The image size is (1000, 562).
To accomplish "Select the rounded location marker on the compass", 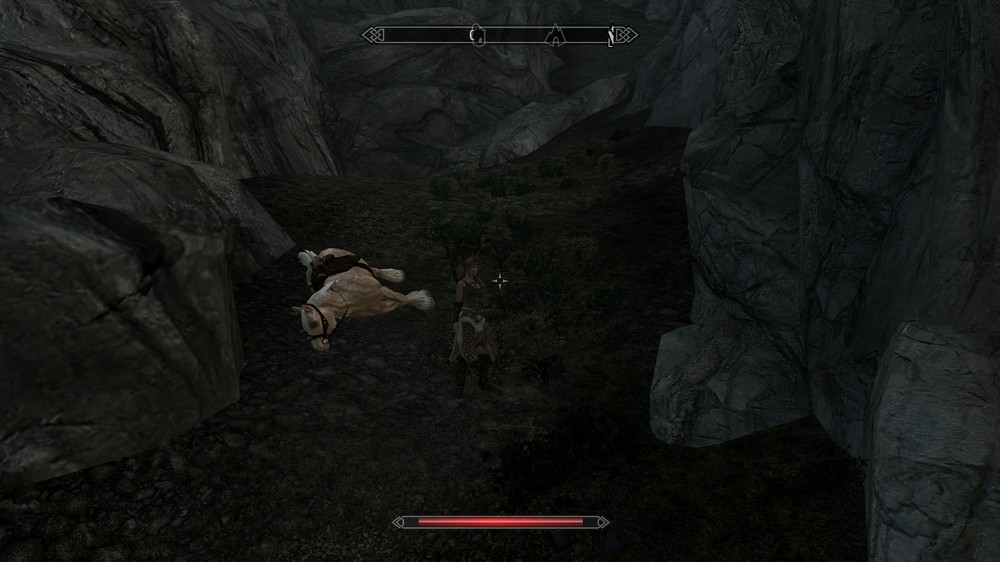I will [477, 36].
